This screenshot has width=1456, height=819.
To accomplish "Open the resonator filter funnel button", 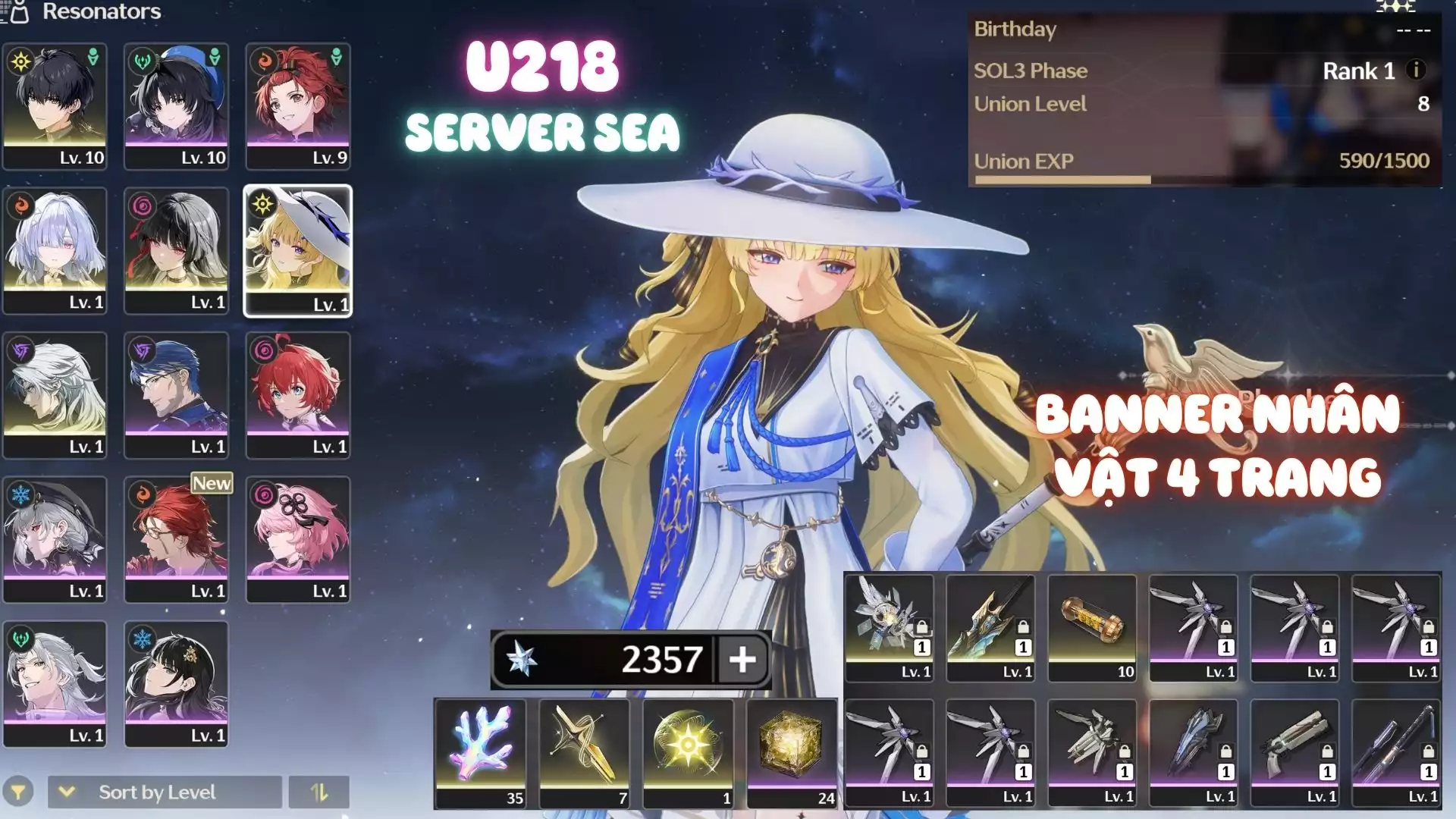I will 18,792.
